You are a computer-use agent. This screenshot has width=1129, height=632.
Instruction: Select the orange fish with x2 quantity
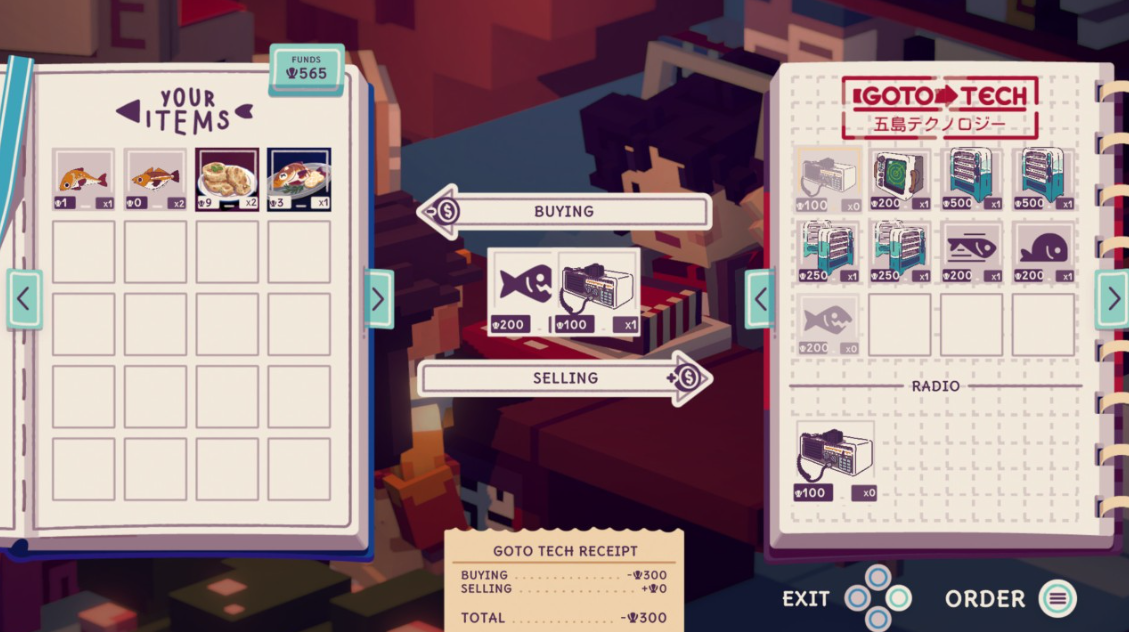pyautogui.click(x=156, y=180)
